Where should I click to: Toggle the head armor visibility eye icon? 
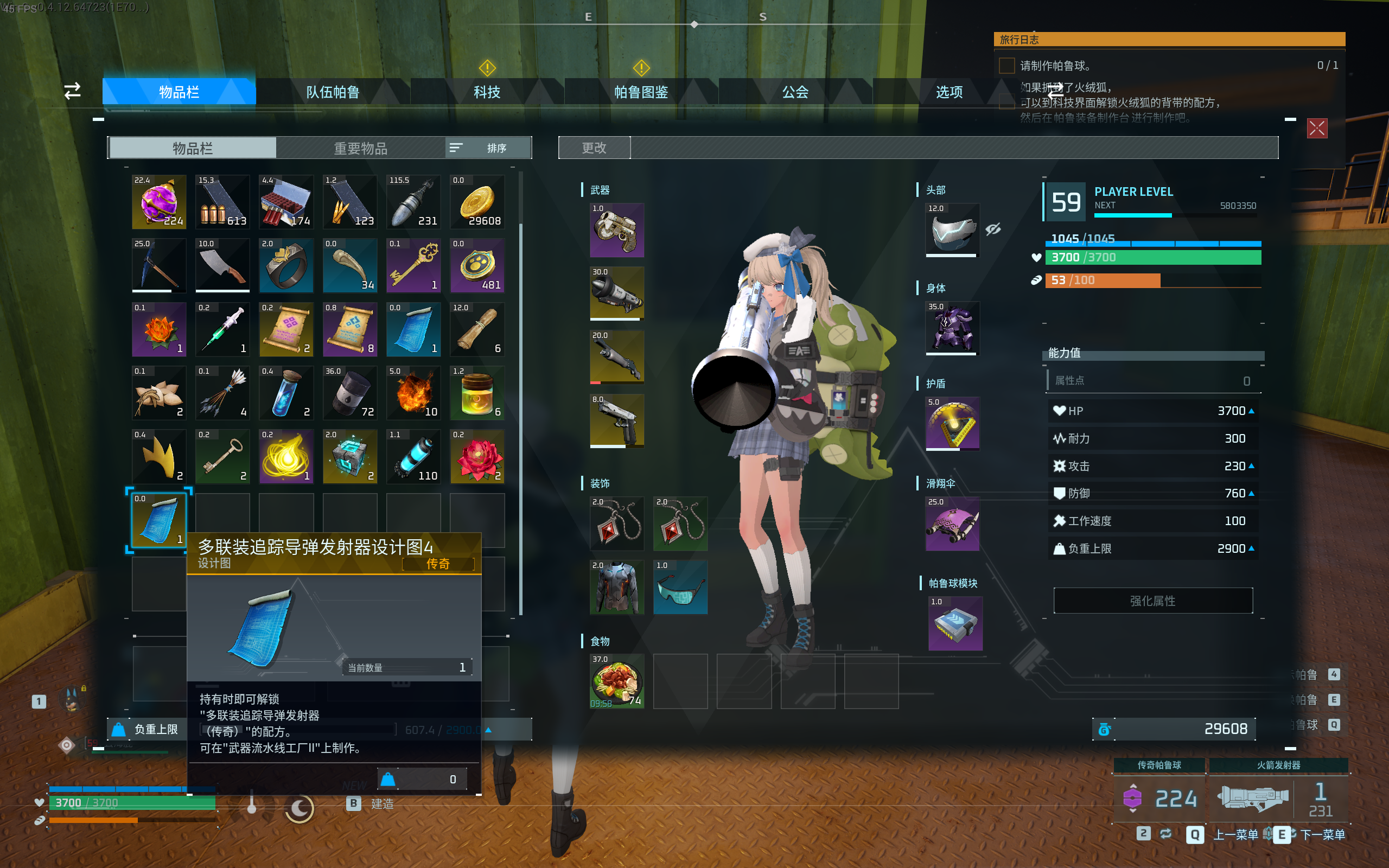click(993, 229)
